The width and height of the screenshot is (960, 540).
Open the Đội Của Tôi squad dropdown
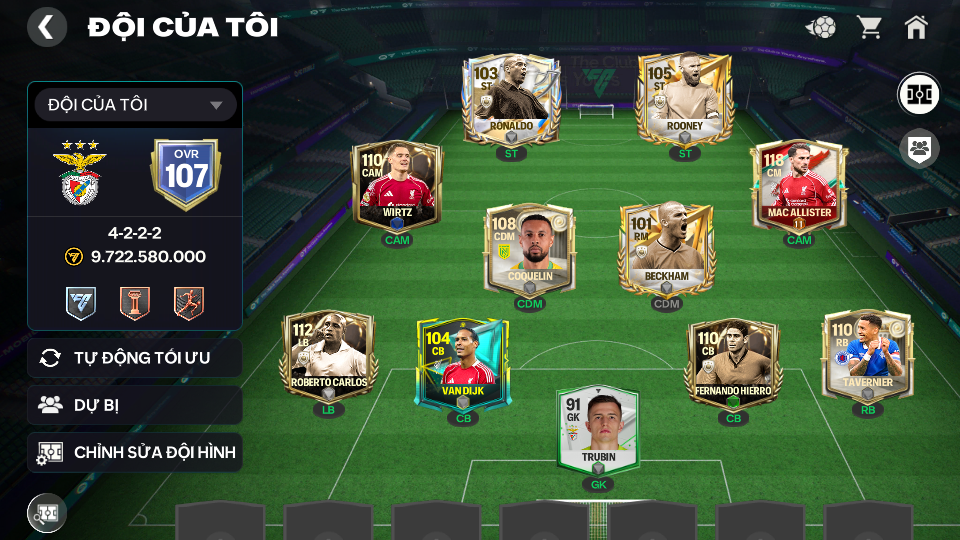click(135, 105)
